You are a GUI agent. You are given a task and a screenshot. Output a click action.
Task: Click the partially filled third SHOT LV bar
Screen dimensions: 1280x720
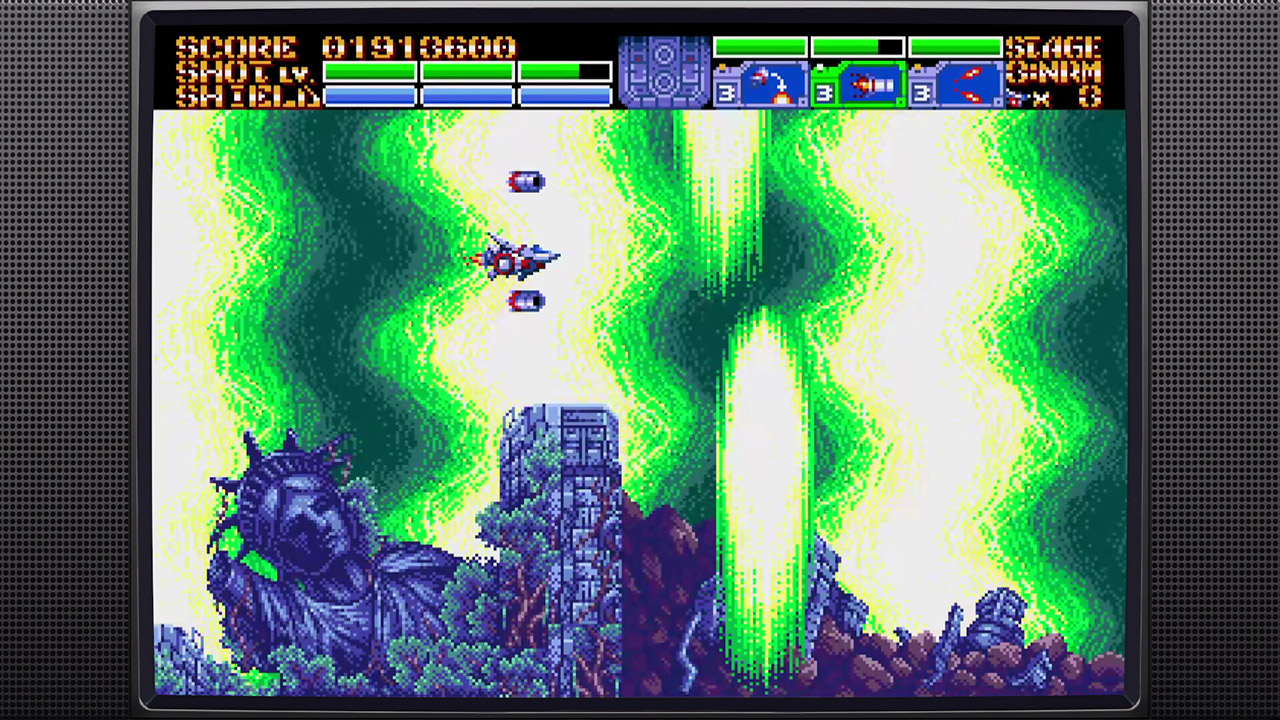coord(565,72)
